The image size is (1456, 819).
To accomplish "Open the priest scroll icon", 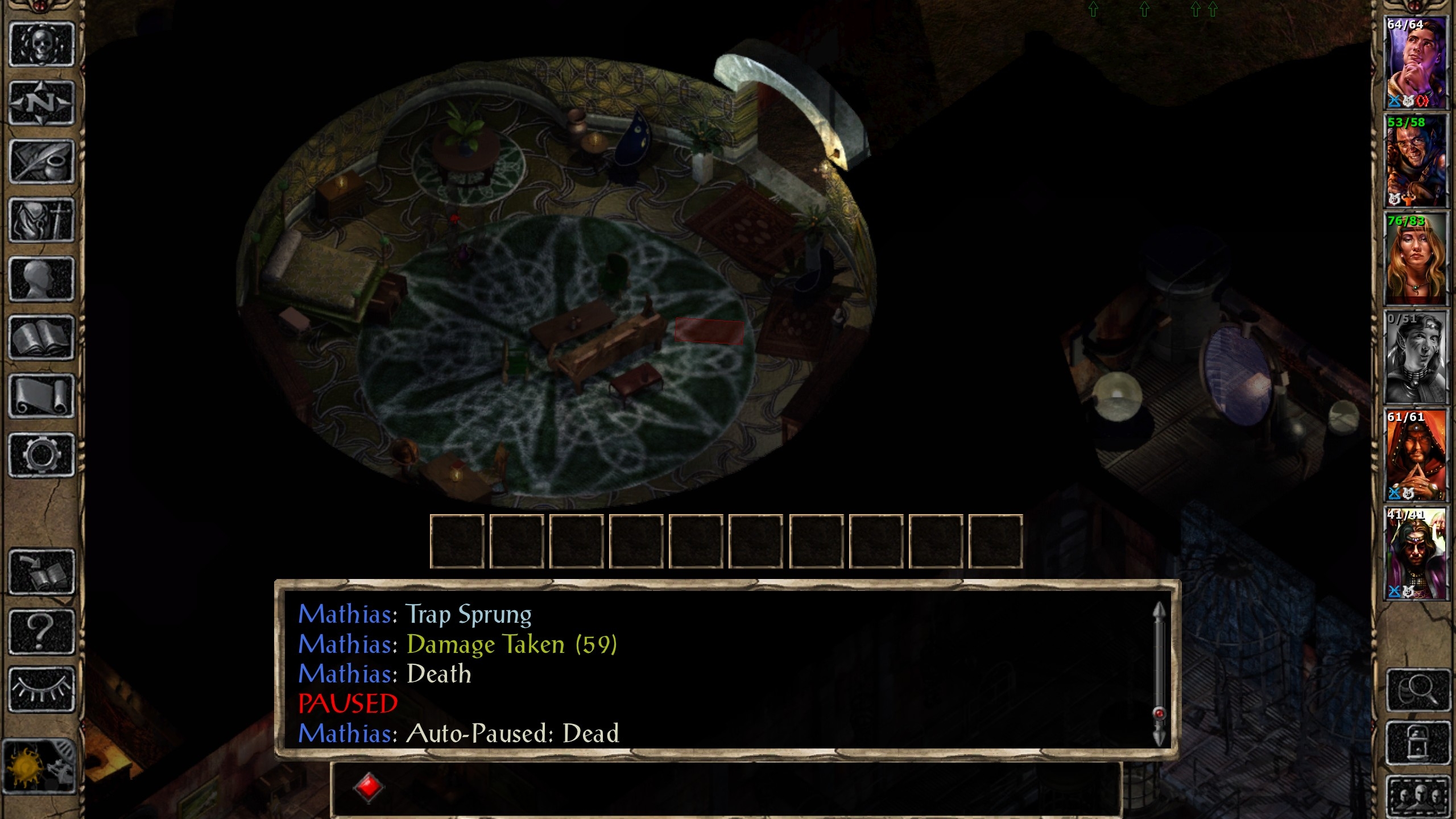I will click(42, 396).
